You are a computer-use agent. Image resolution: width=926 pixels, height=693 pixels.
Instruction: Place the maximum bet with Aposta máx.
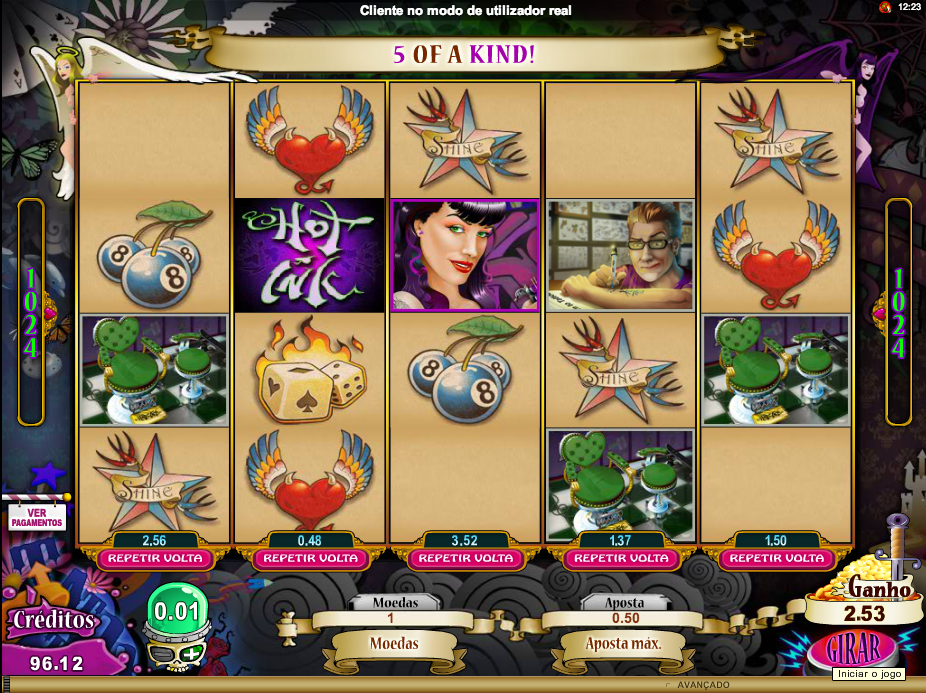[622, 643]
